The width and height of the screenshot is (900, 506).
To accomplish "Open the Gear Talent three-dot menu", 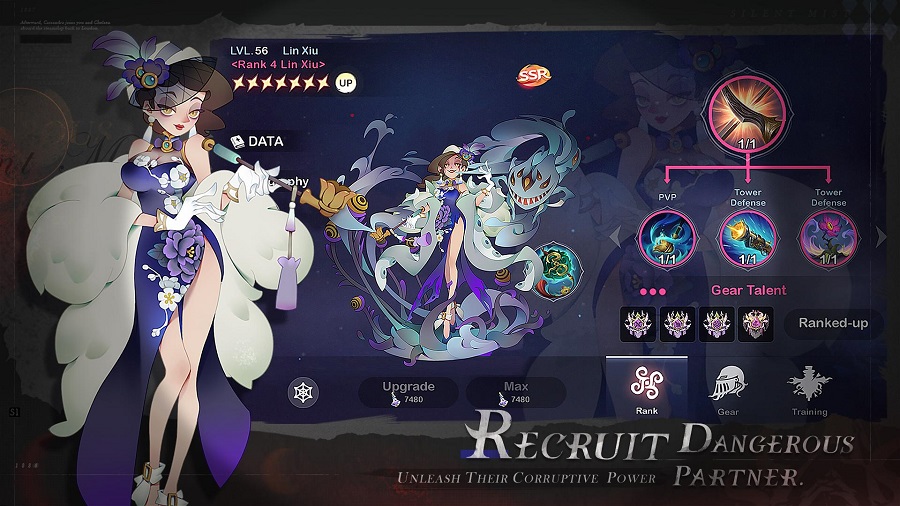I will click(652, 291).
